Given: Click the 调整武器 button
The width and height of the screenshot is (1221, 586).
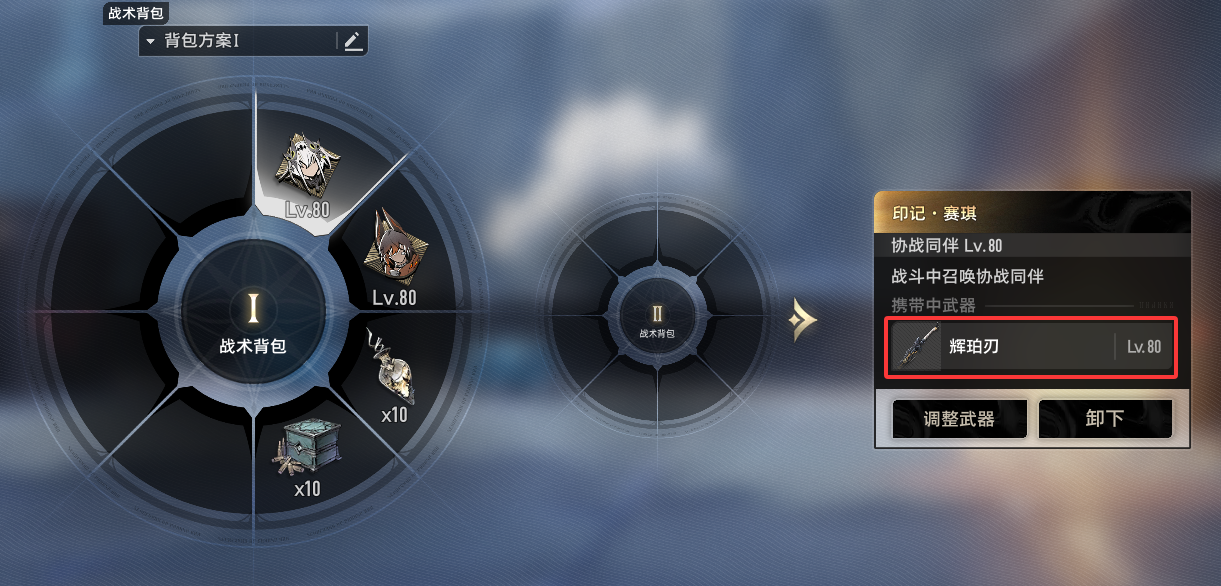Looking at the screenshot, I should click(959, 418).
